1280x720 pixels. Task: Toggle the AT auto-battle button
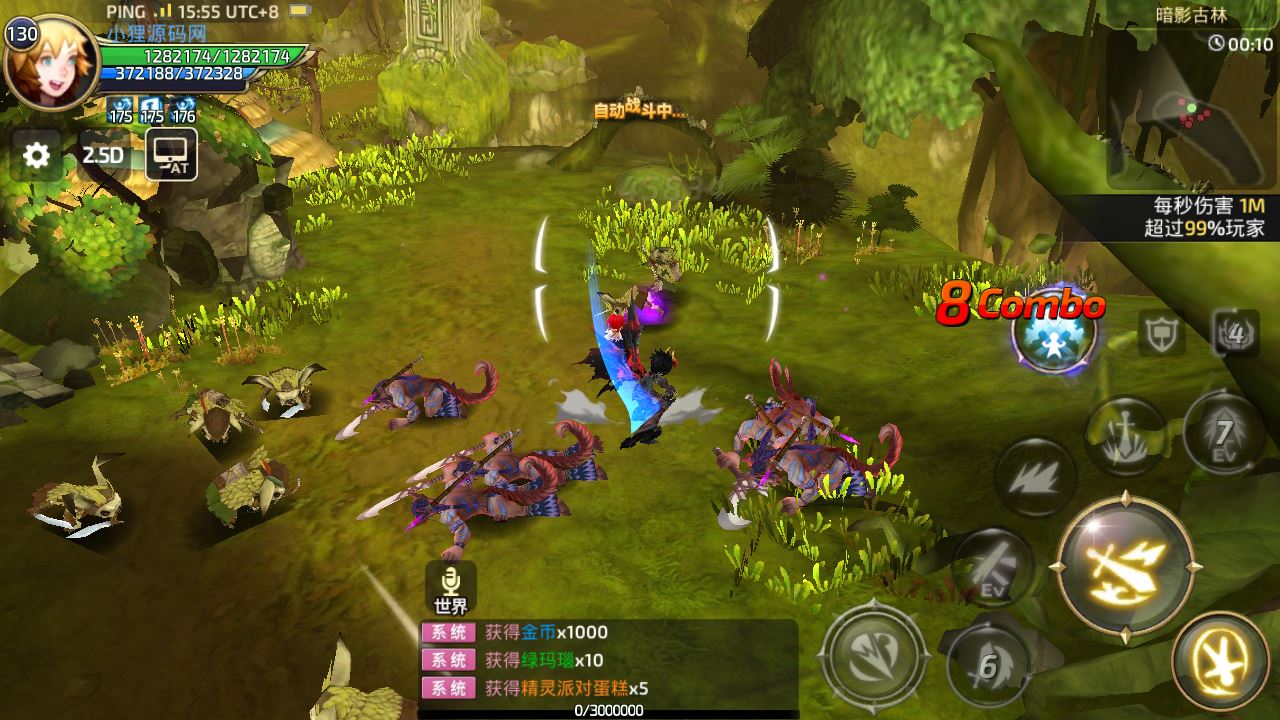pos(171,156)
